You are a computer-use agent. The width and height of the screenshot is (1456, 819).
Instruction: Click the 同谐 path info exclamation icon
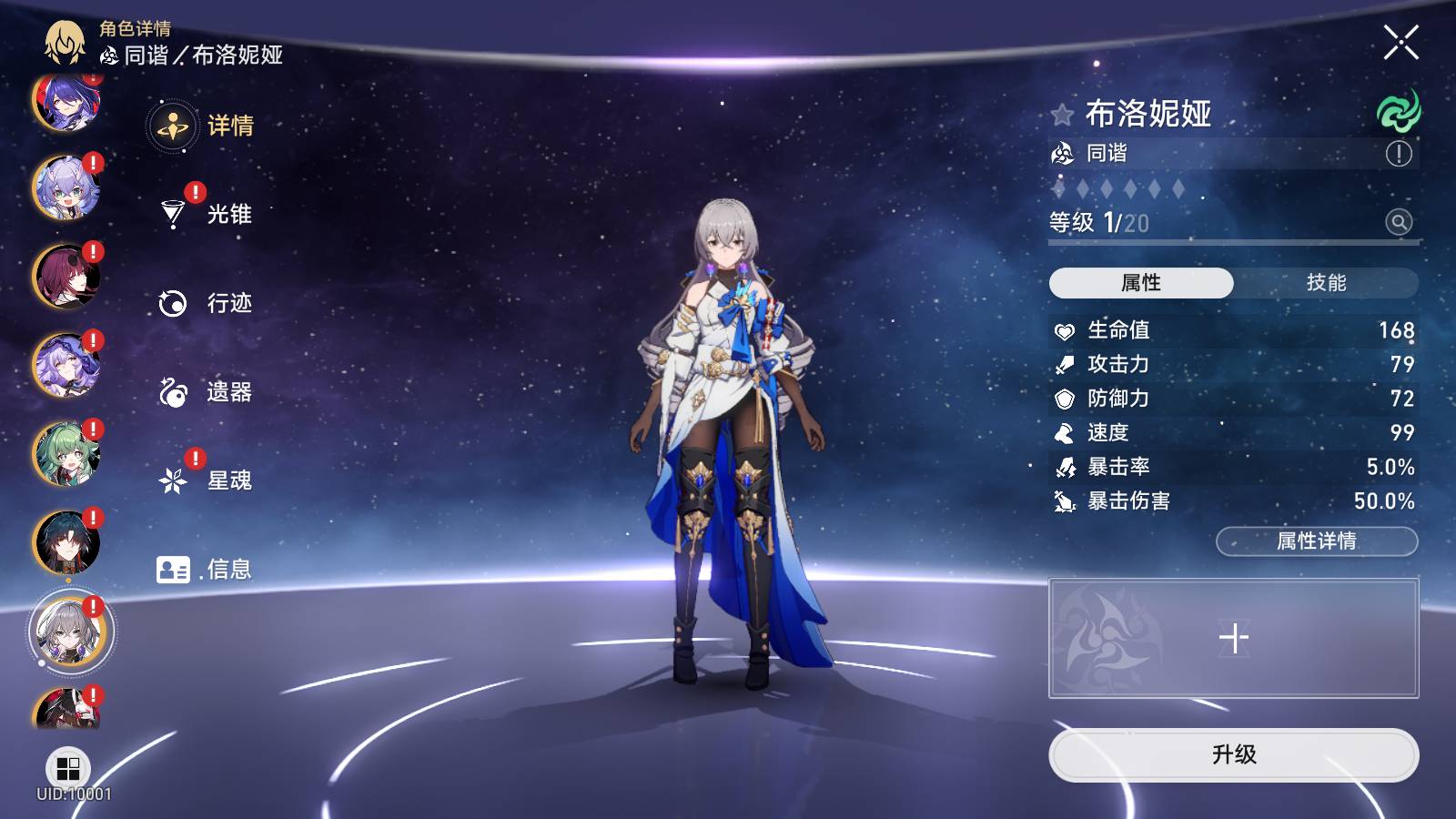click(1399, 154)
